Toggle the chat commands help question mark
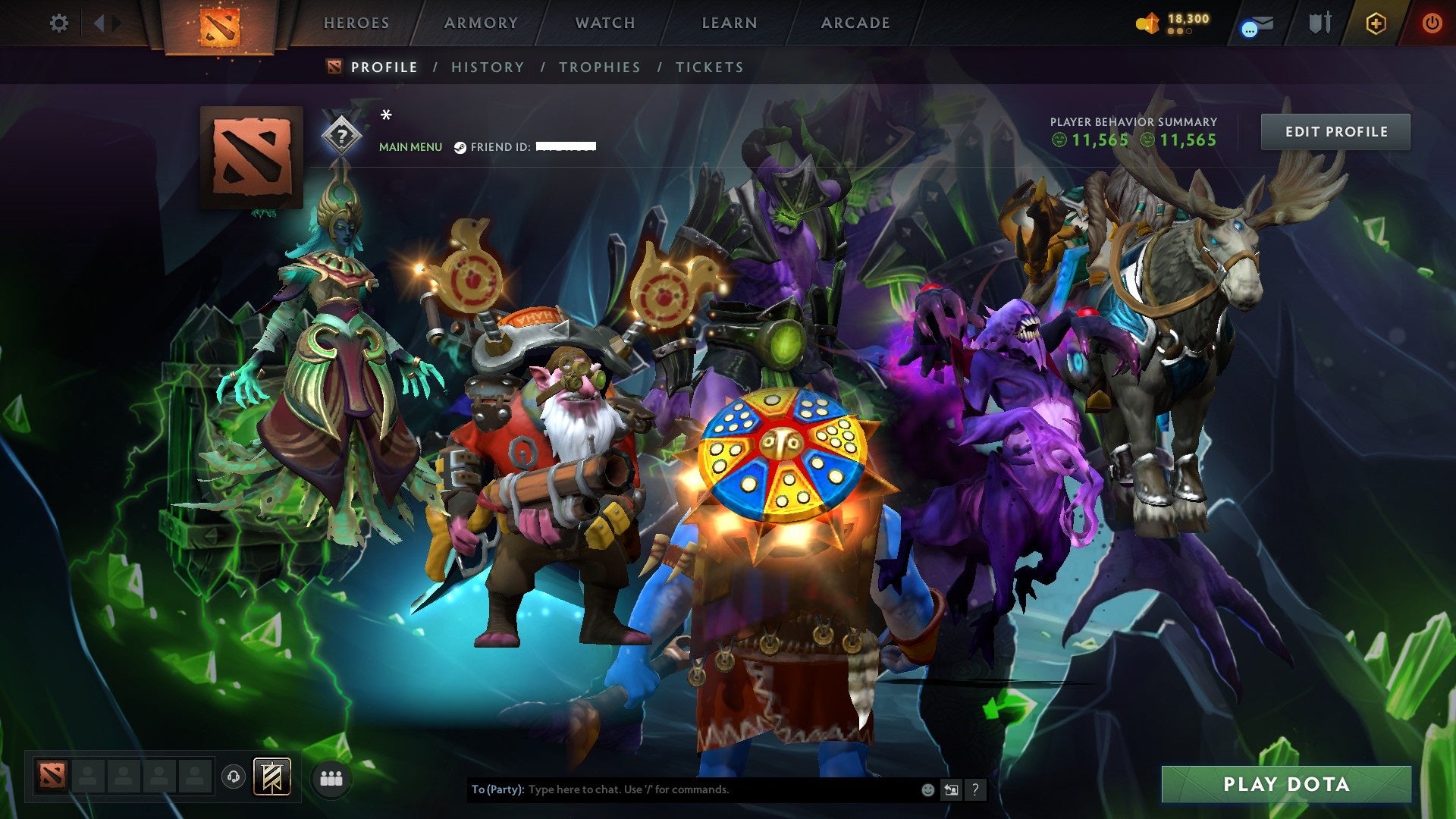This screenshot has height=819, width=1456. (974, 789)
